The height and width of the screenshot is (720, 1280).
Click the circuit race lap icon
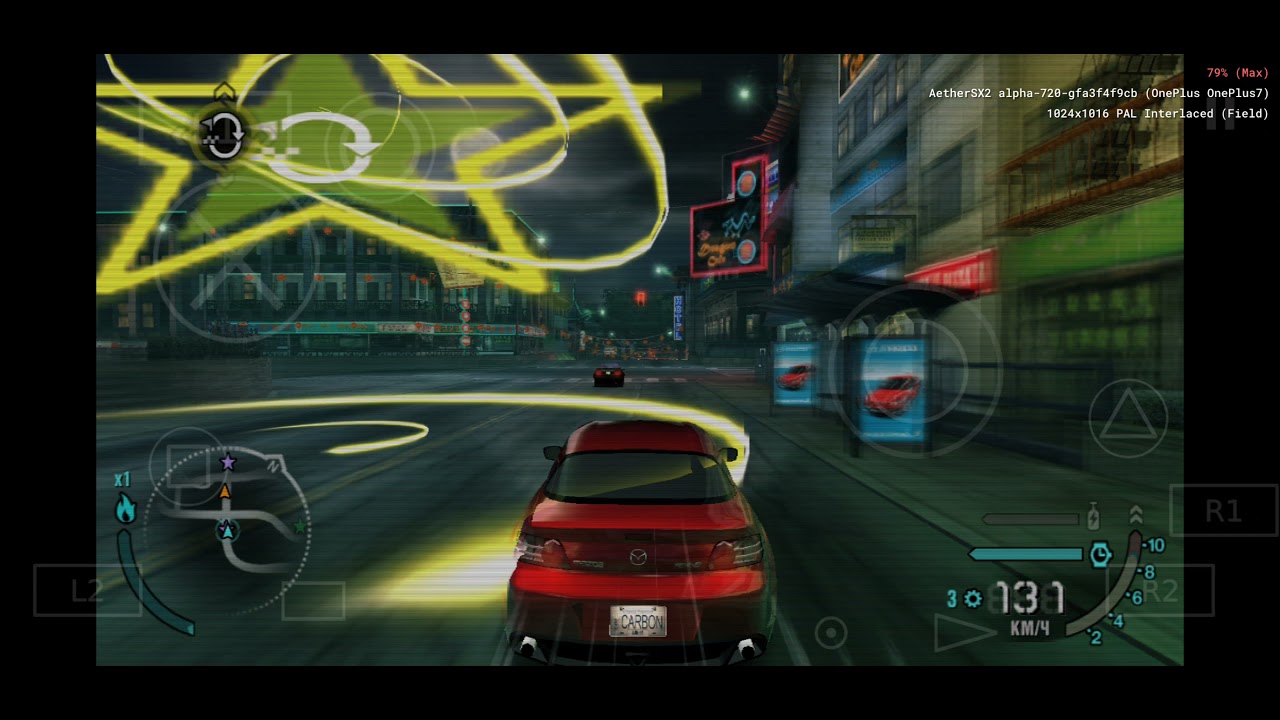(222, 135)
